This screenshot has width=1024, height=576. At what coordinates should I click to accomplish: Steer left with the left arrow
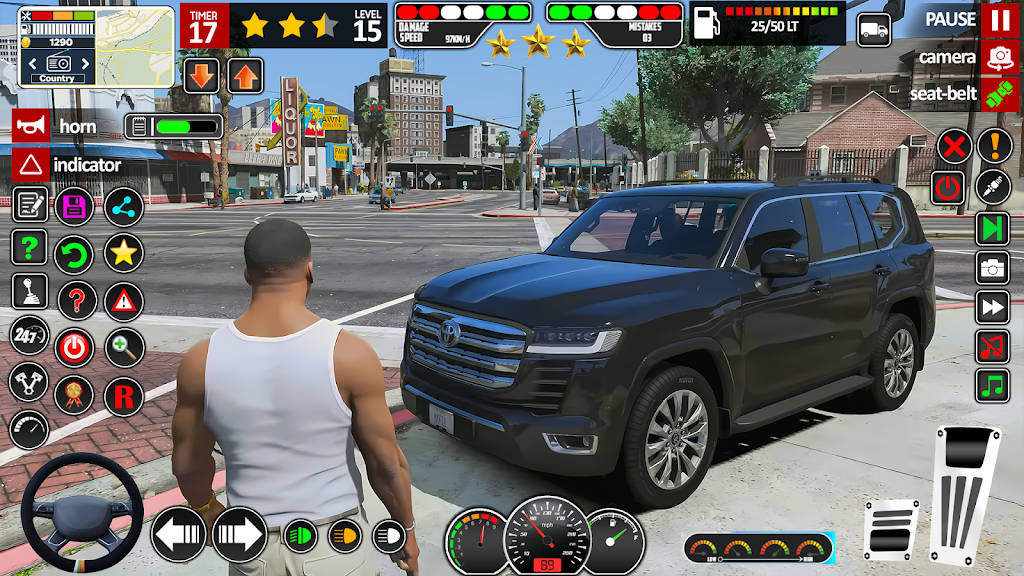pyautogui.click(x=178, y=535)
